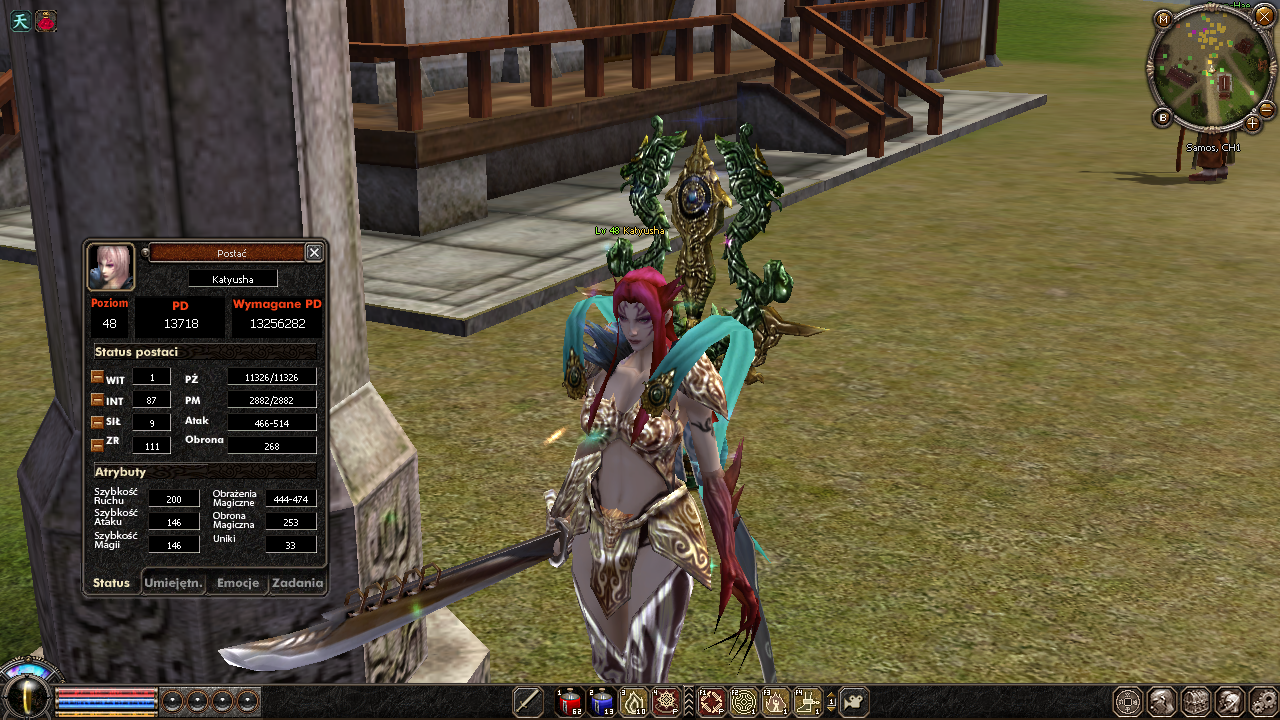
Task: Zoom out the minimap with minus button
Action: coord(1266,109)
